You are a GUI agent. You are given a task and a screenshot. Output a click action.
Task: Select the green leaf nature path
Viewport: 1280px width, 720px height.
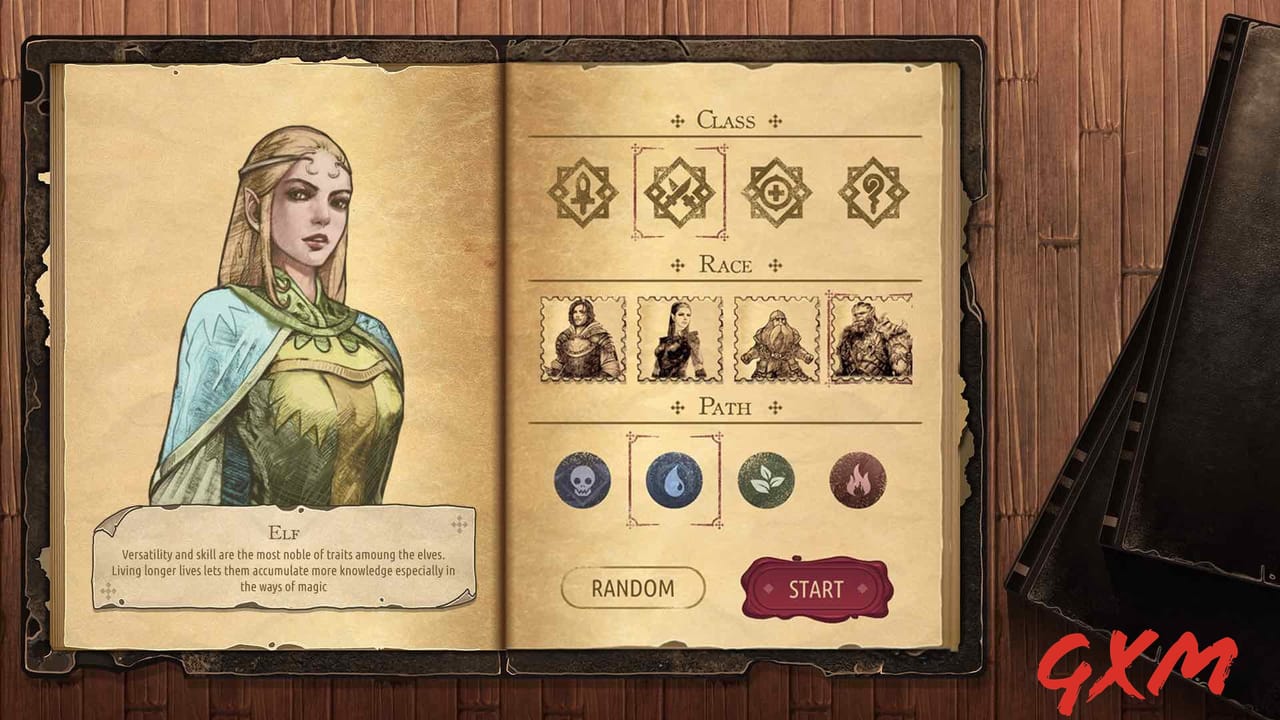coord(767,479)
